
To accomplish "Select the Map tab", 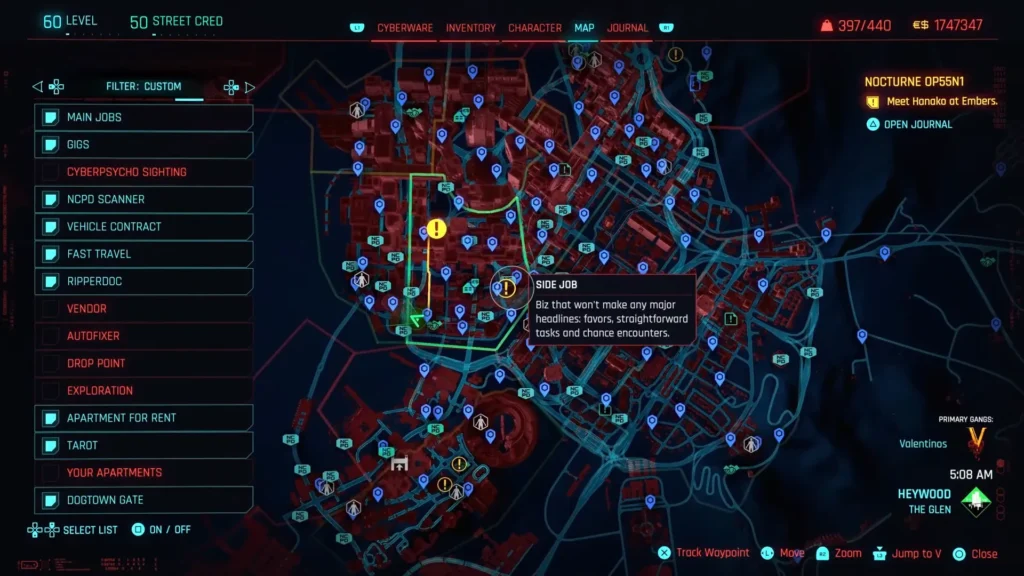I will click(x=584, y=28).
